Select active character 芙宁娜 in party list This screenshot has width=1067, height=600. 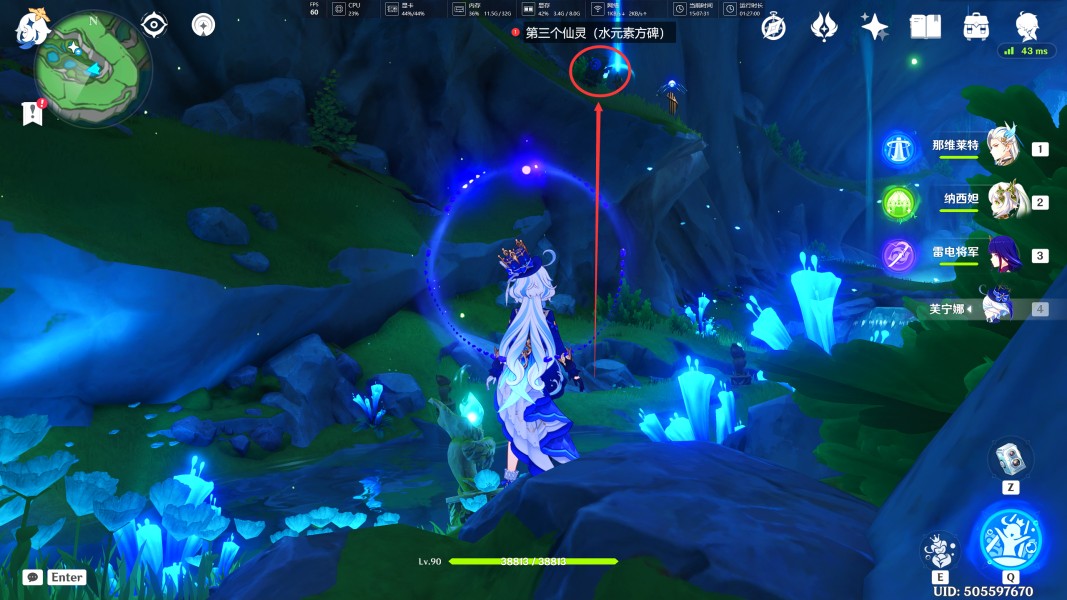click(998, 308)
